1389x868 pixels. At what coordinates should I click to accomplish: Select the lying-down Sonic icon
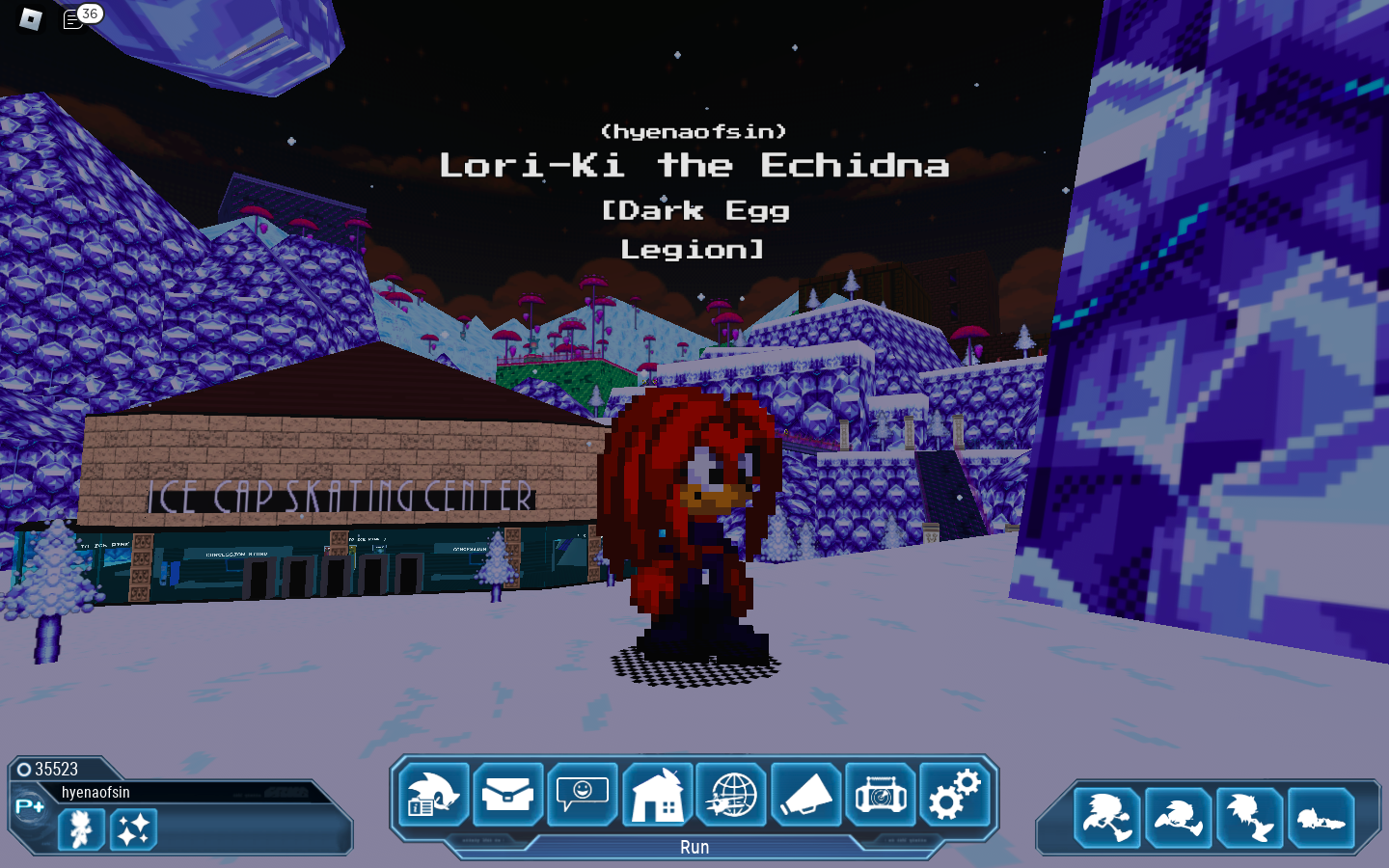(x=1321, y=818)
